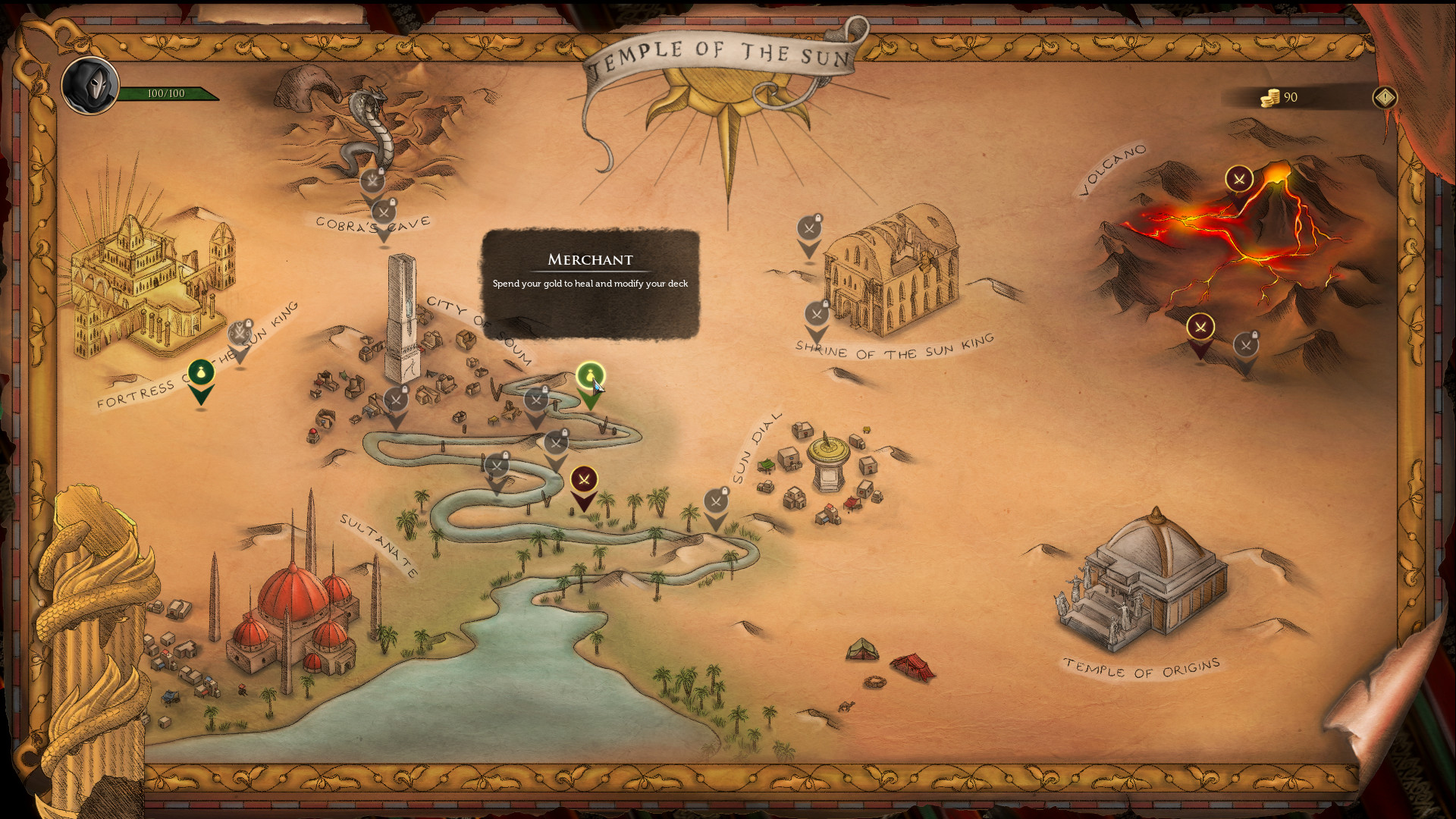The image size is (1456, 819).
Task: Click the locked battle node west of the City of Soum obelisk
Action: [x=395, y=400]
